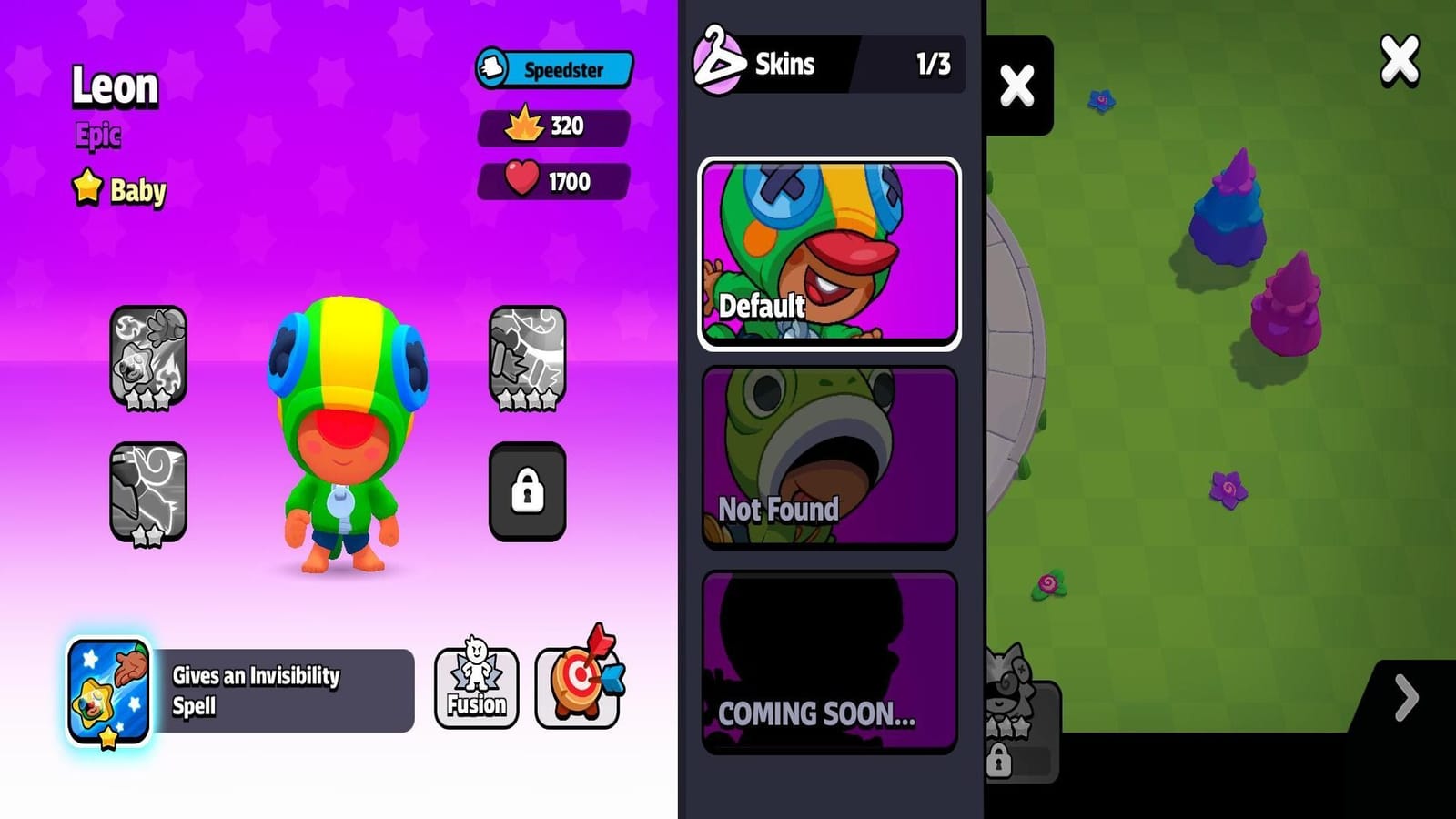This screenshot has width=1456, height=819.
Task: Close the Skins panel
Action: (1019, 86)
